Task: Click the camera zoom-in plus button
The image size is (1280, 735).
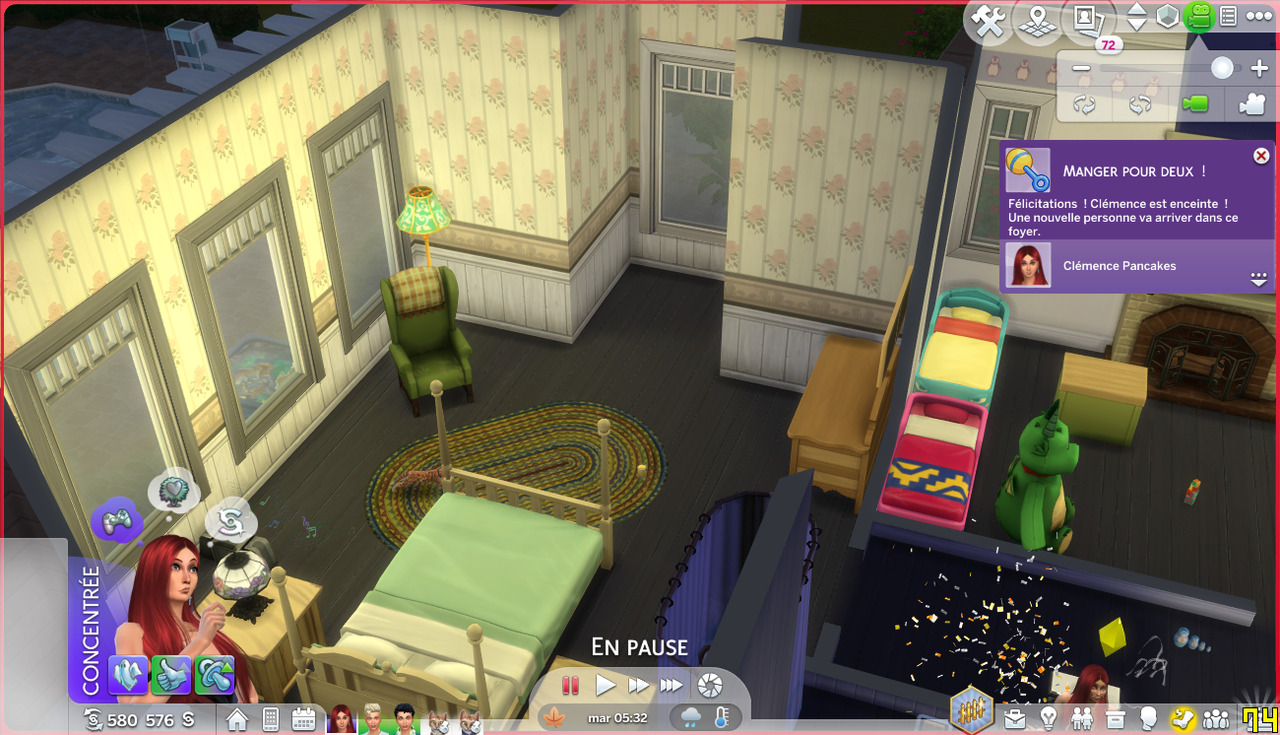Action: coord(1259,69)
